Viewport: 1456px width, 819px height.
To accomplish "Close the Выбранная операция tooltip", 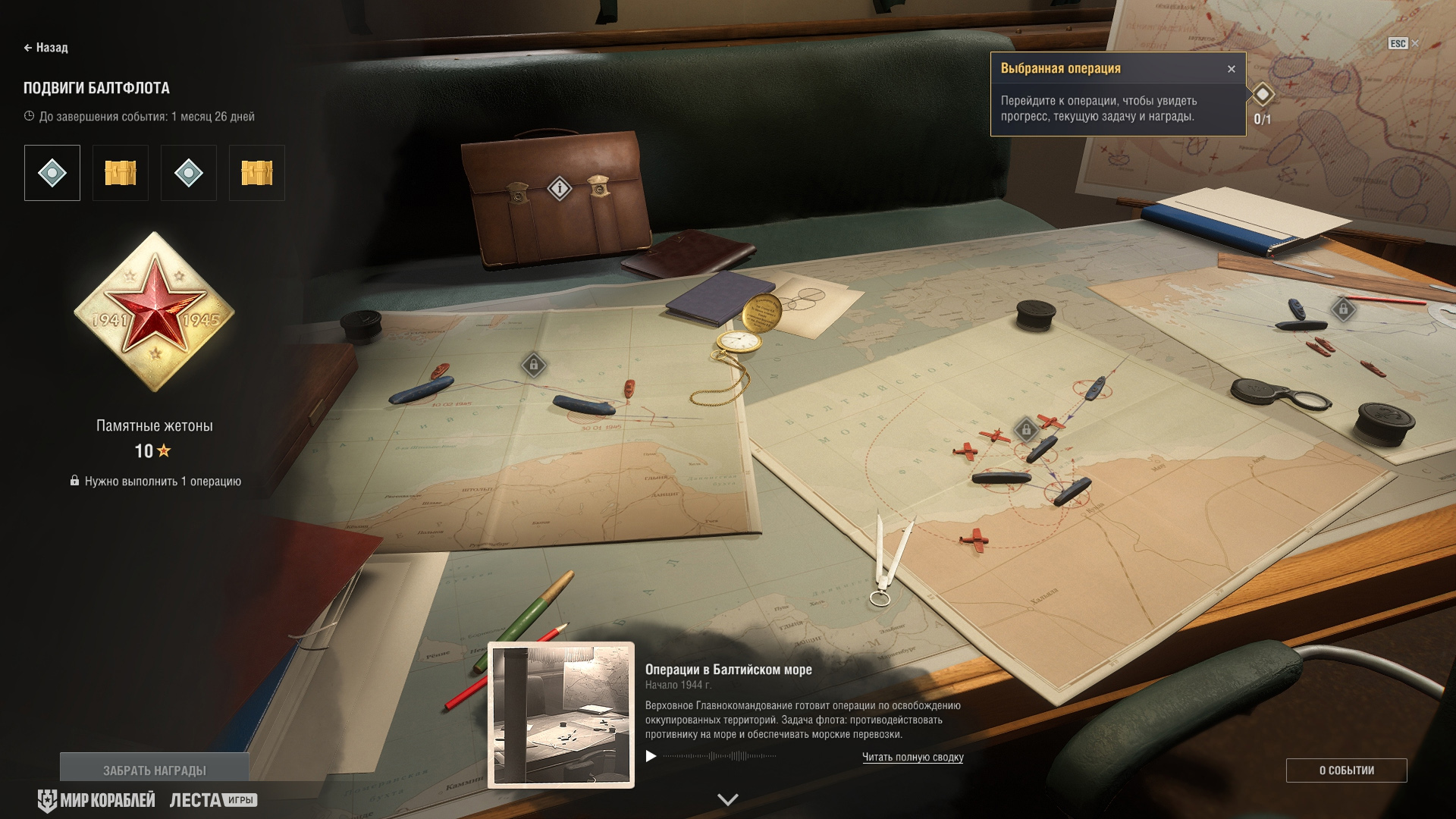I will pyautogui.click(x=1232, y=69).
